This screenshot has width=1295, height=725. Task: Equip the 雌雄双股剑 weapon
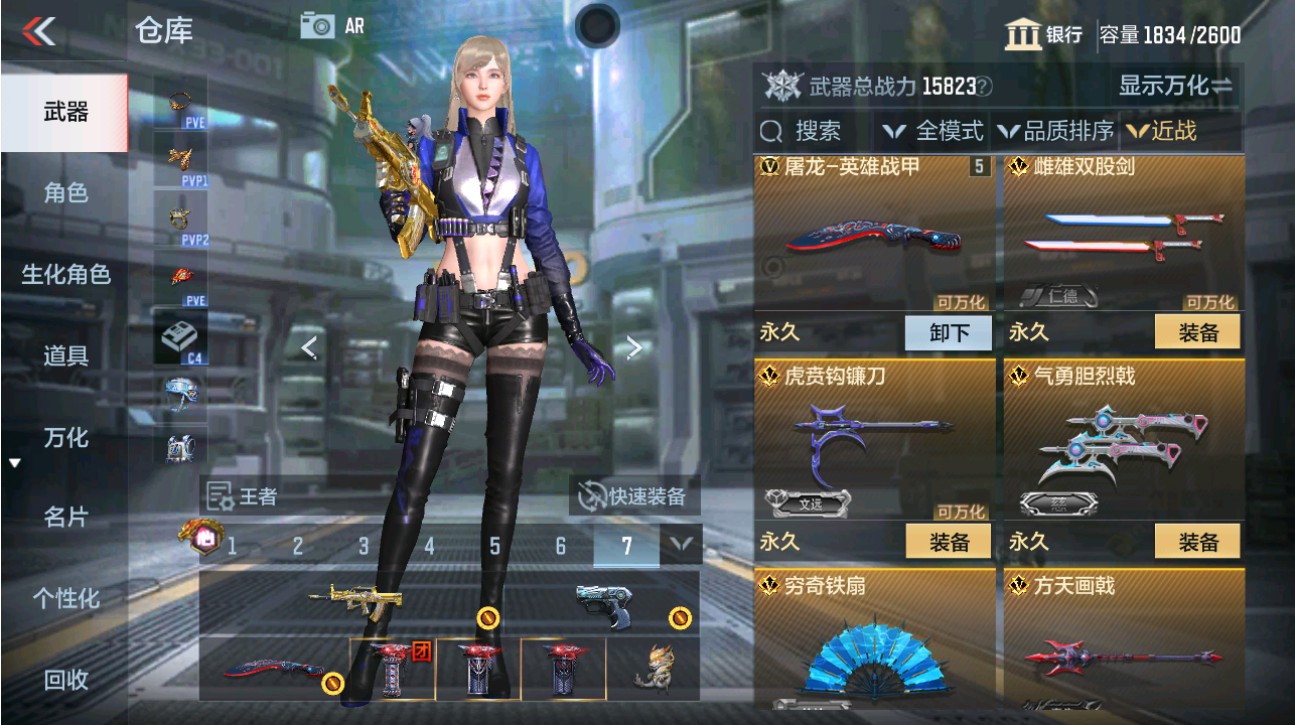click(x=1199, y=333)
